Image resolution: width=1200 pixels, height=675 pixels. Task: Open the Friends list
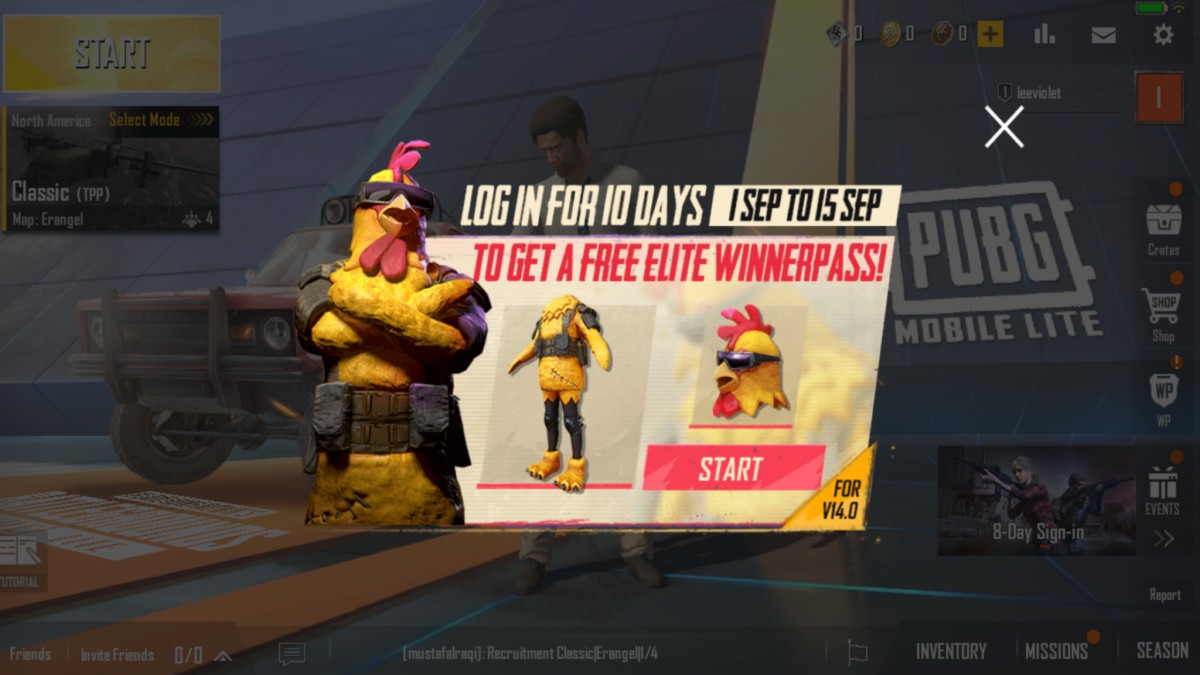tap(30, 655)
